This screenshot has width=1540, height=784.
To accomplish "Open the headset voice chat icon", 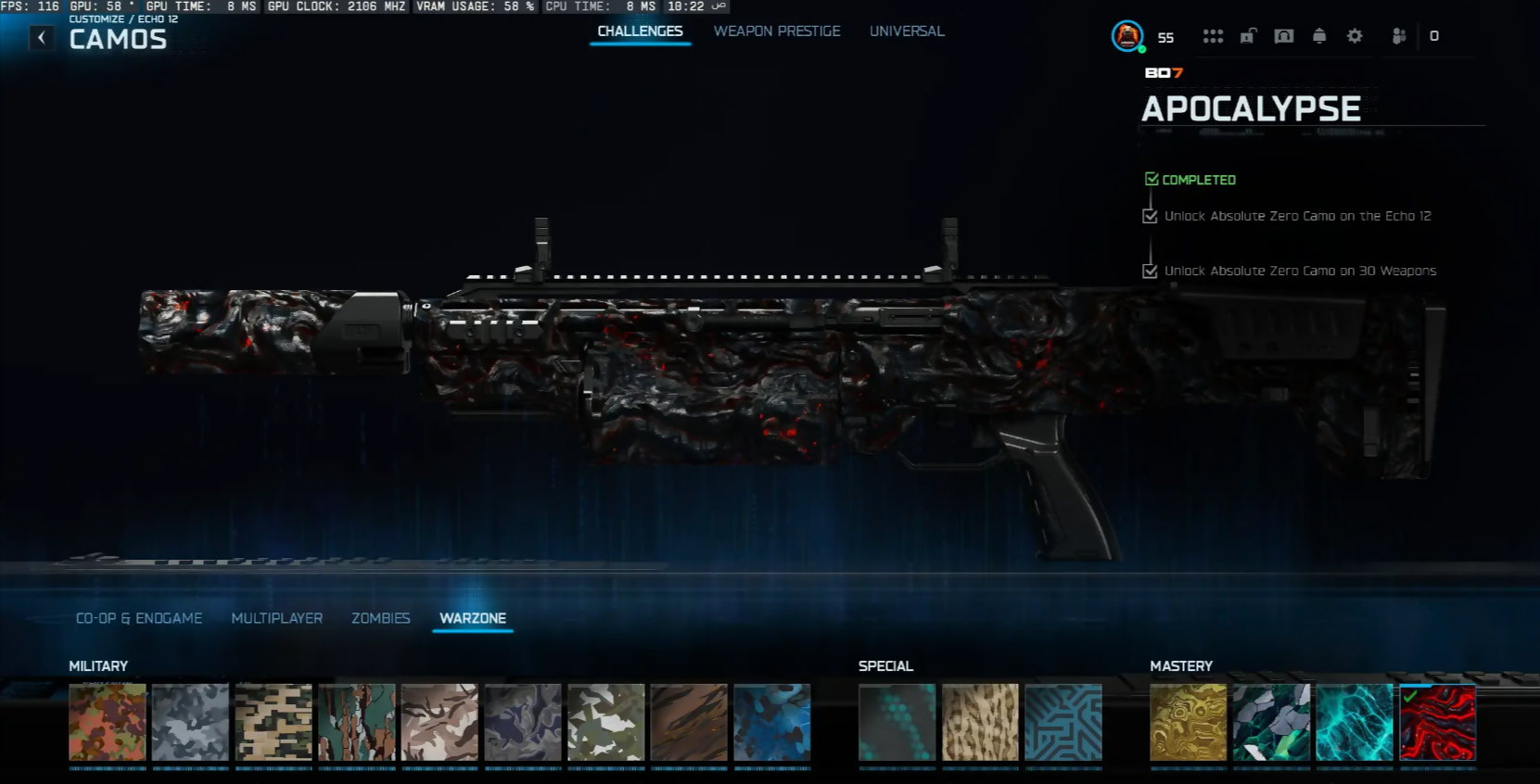I will point(1284,36).
